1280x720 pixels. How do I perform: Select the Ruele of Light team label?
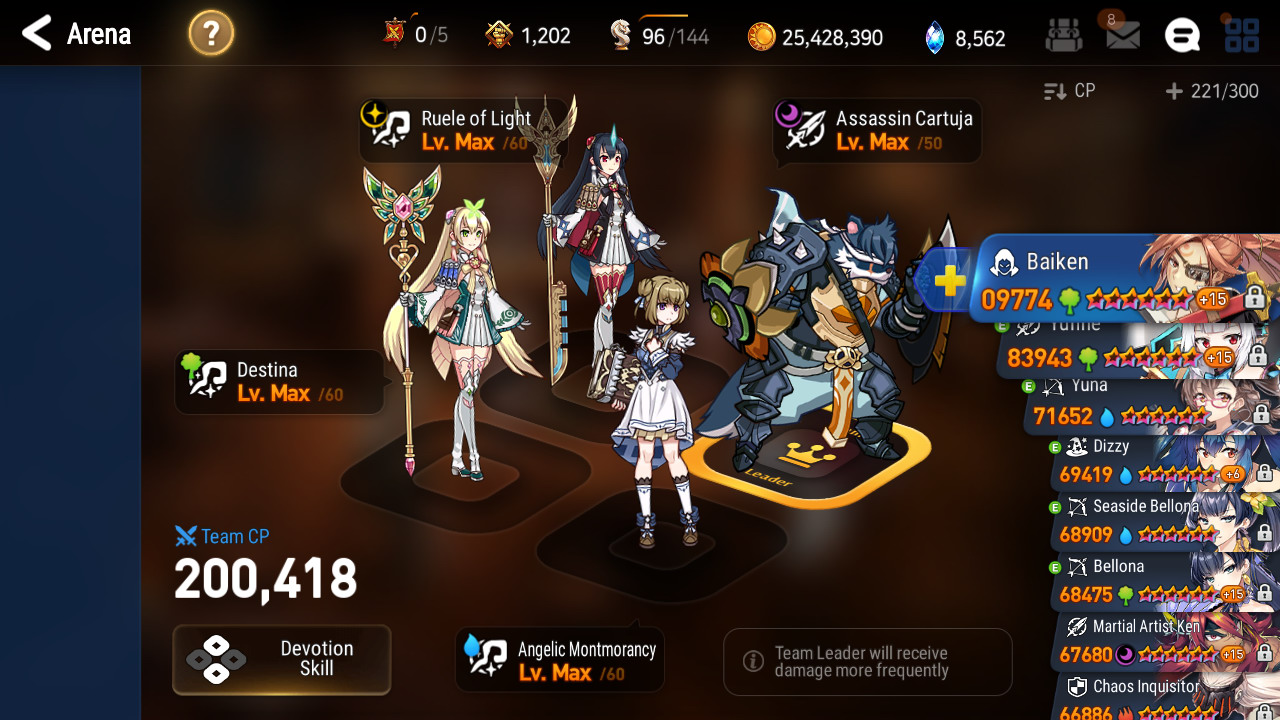pos(462,130)
